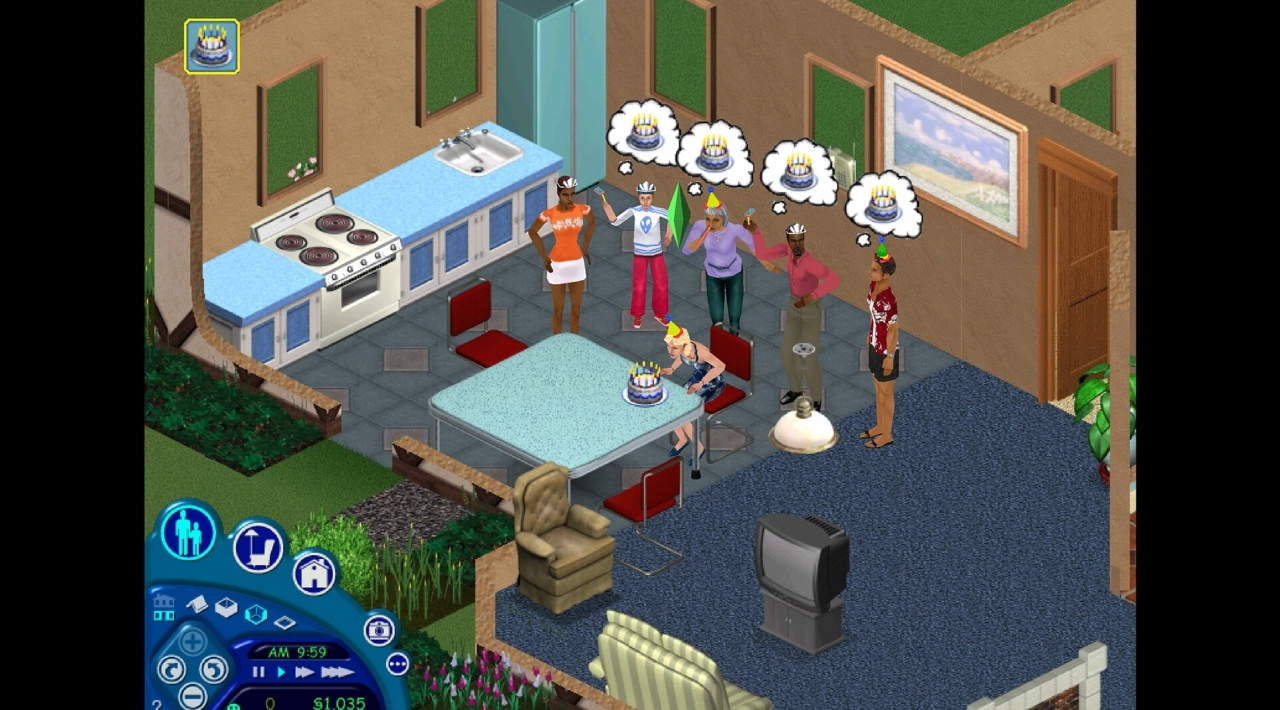The width and height of the screenshot is (1280, 710).
Task: Click the queued birthday cake action icon
Action: 212,46
